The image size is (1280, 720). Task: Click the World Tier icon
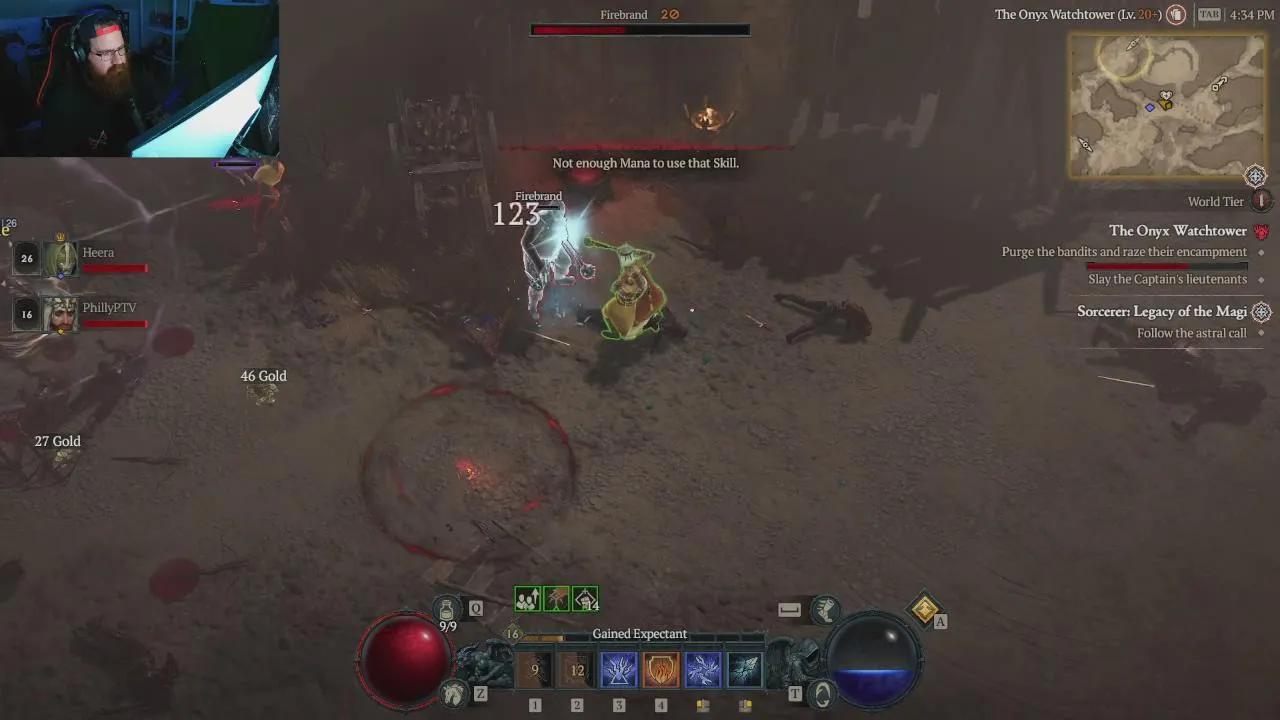(1261, 201)
